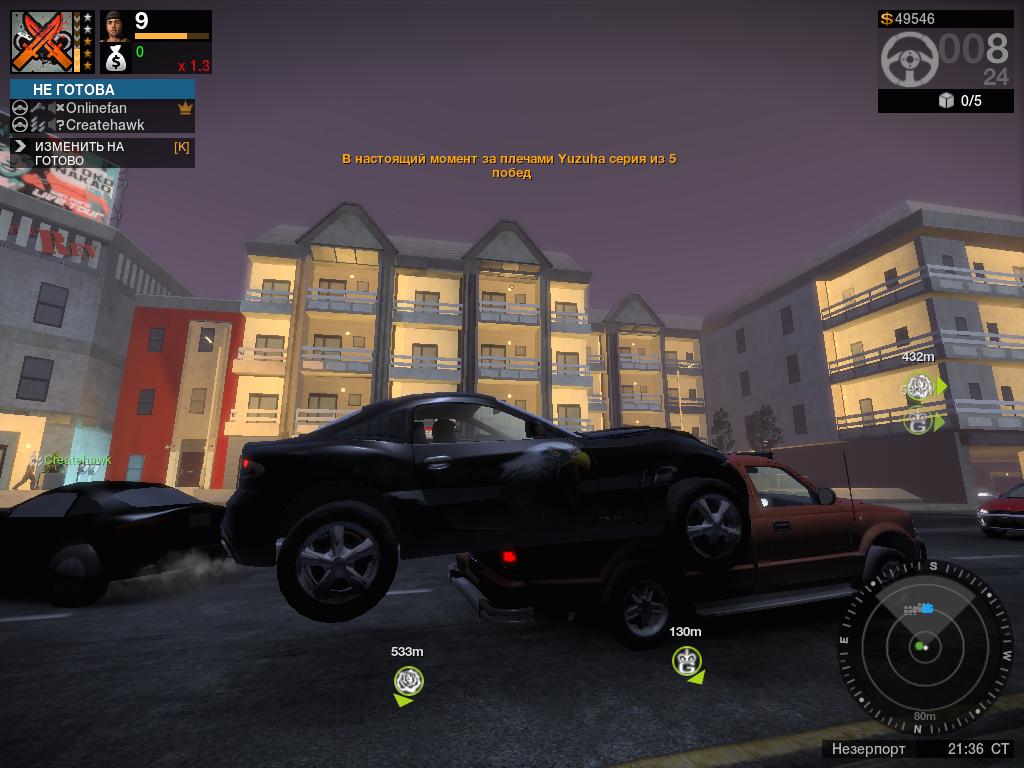1024x768 pixels.
Task: Select the character portrait in the HUD
Action: click(115, 26)
